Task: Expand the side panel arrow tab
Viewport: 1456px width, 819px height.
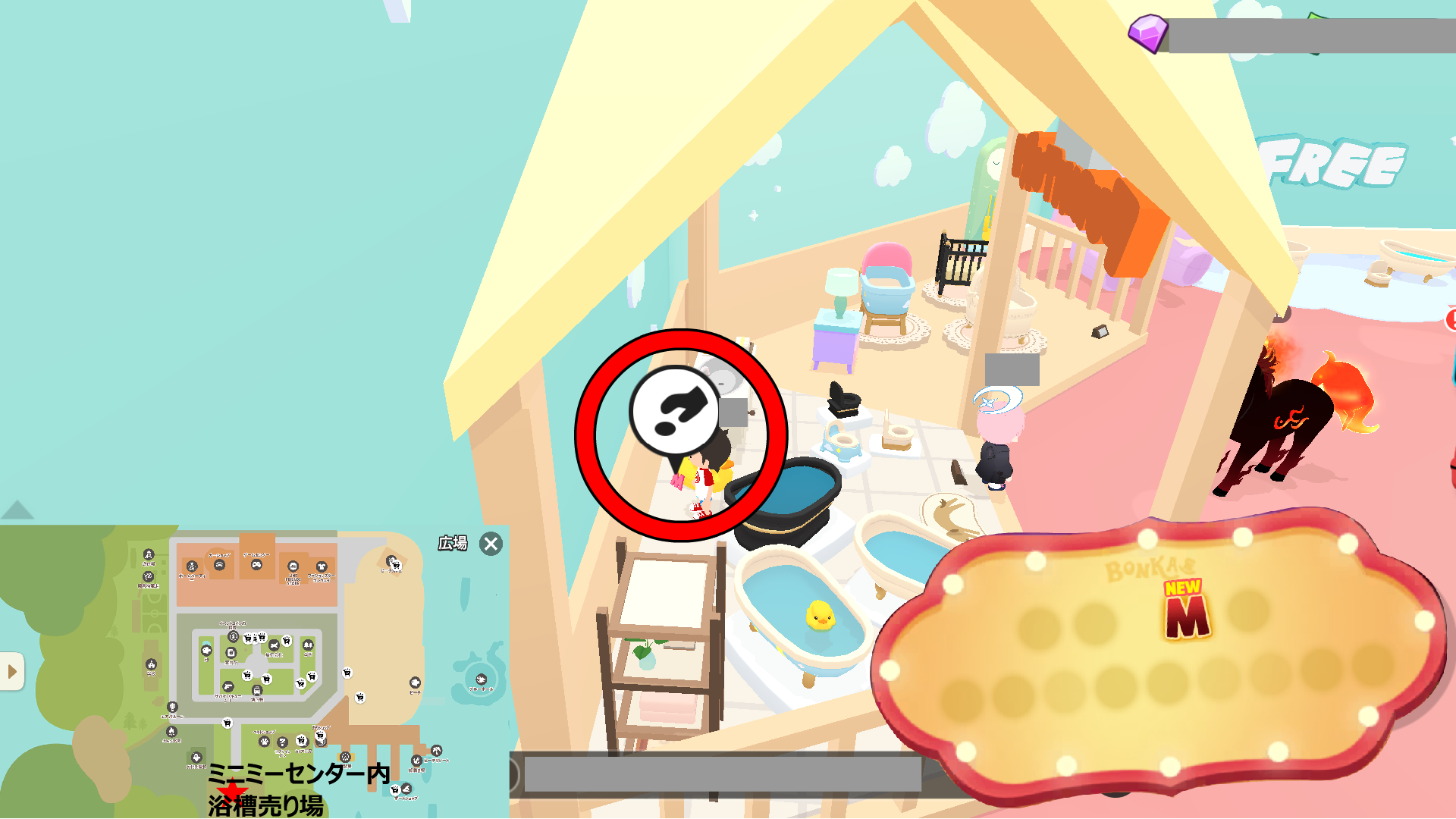Action: (x=12, y=671)
